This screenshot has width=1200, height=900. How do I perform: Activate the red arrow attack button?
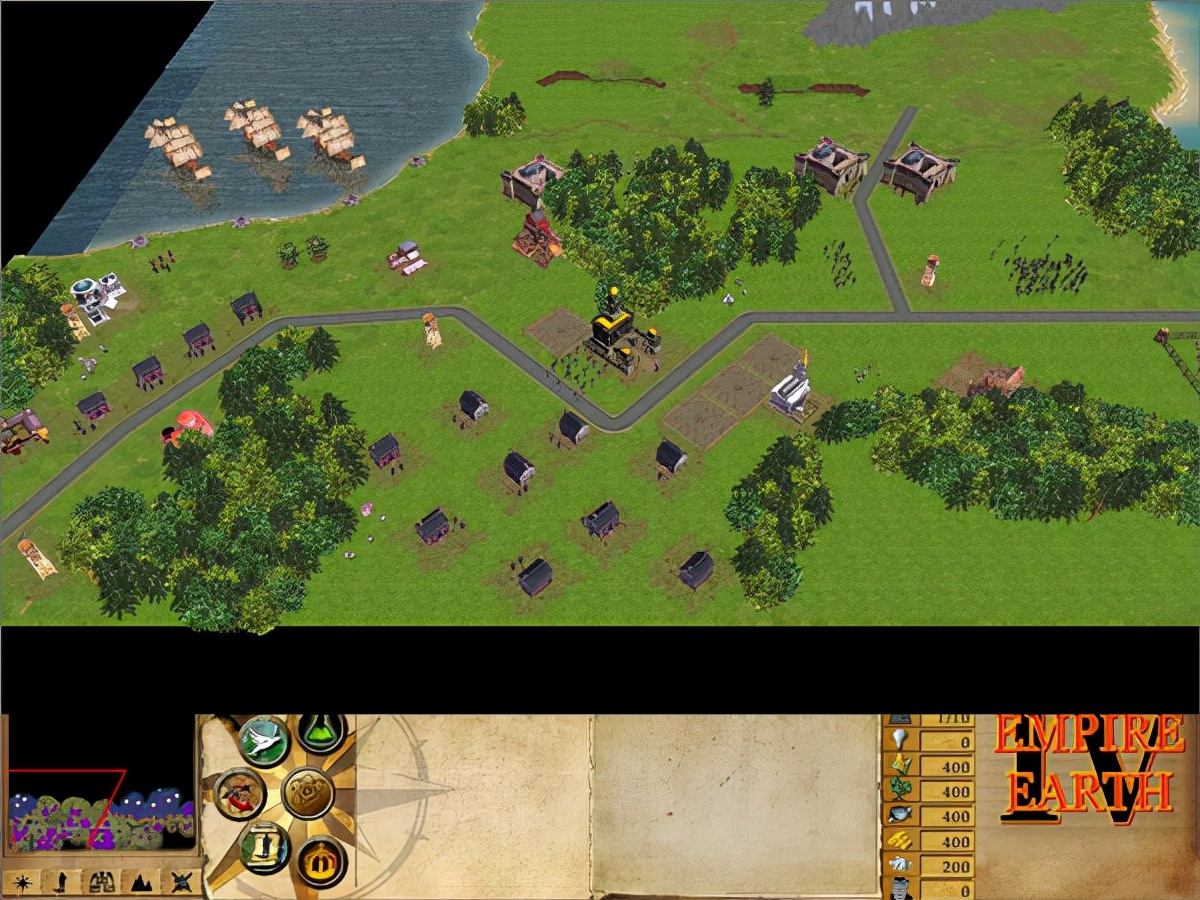coord(240,793)
